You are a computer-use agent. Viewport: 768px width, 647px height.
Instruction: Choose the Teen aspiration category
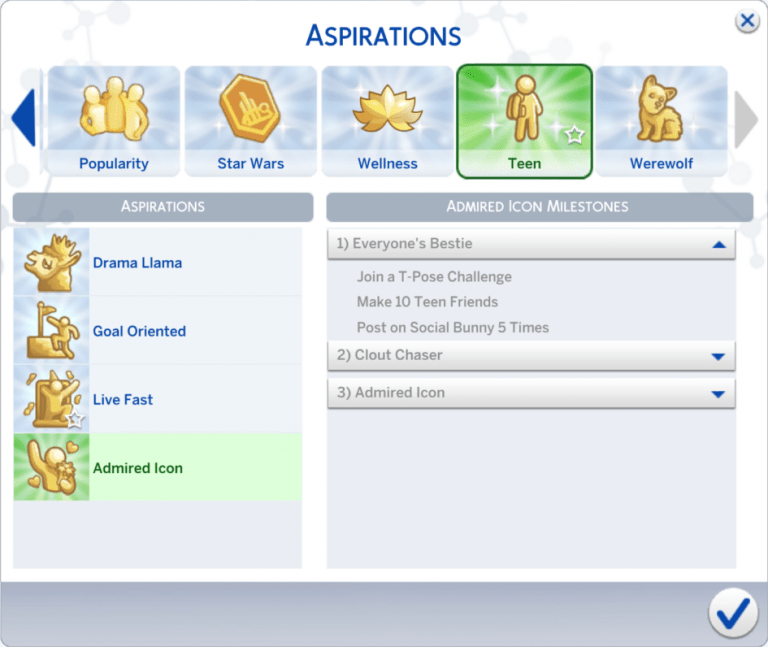pyautogui.click(x=524, y=121)
